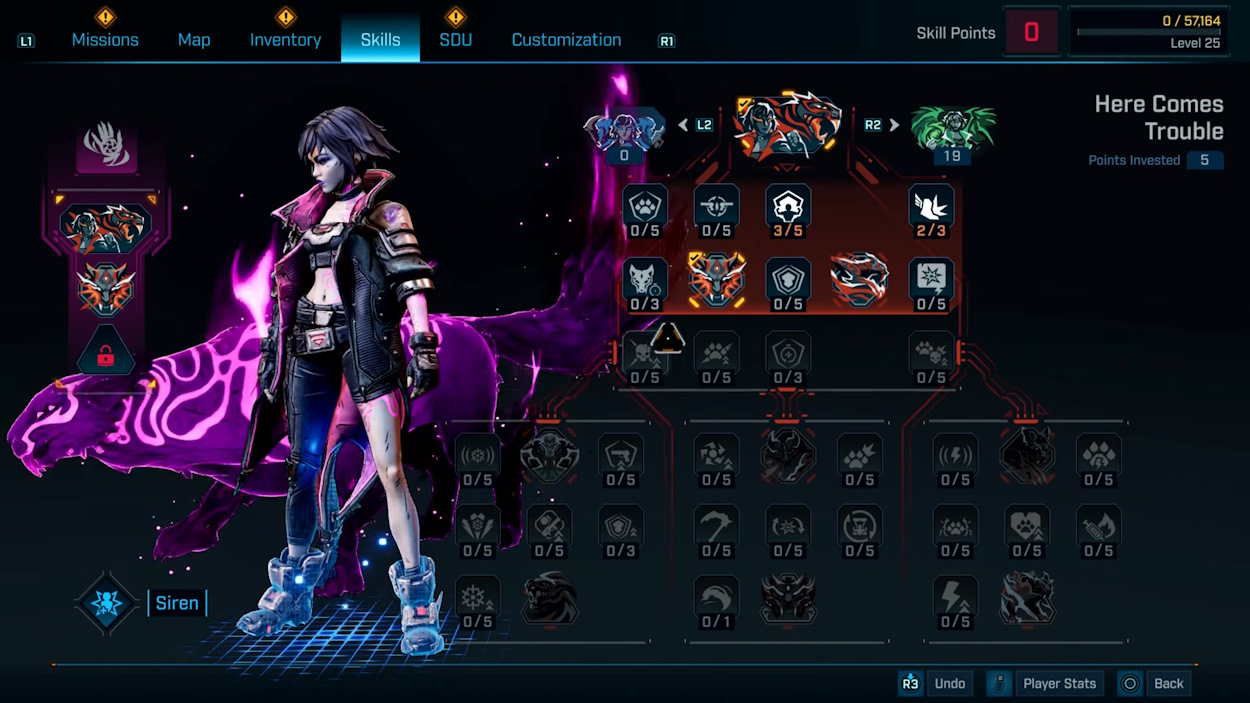
Task: Switch to the Map tab
Action: pyautogui.click(x=194, y=40)
